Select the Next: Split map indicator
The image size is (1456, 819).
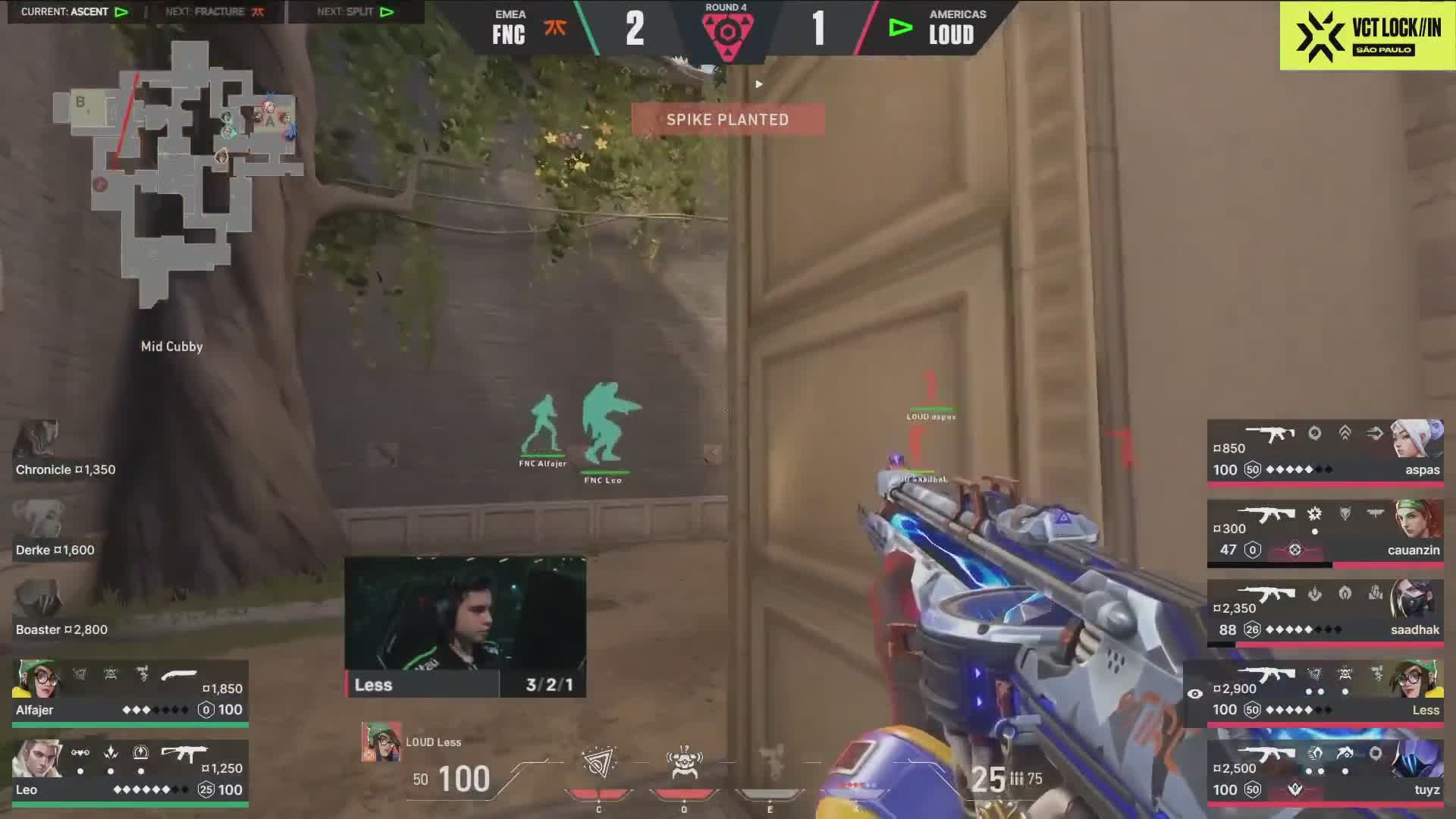pos(355,12)
